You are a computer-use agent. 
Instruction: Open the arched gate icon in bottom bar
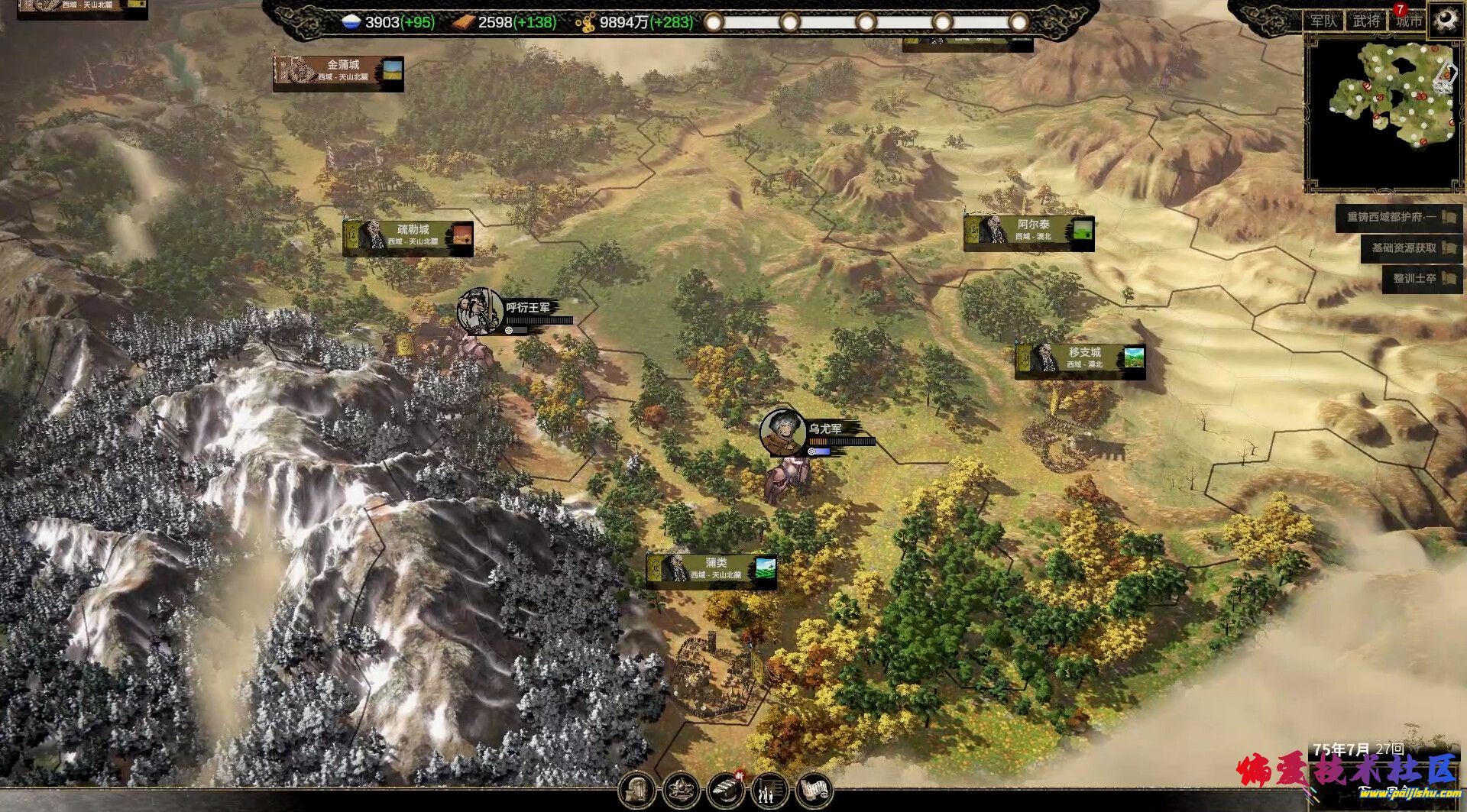point(636,790)
